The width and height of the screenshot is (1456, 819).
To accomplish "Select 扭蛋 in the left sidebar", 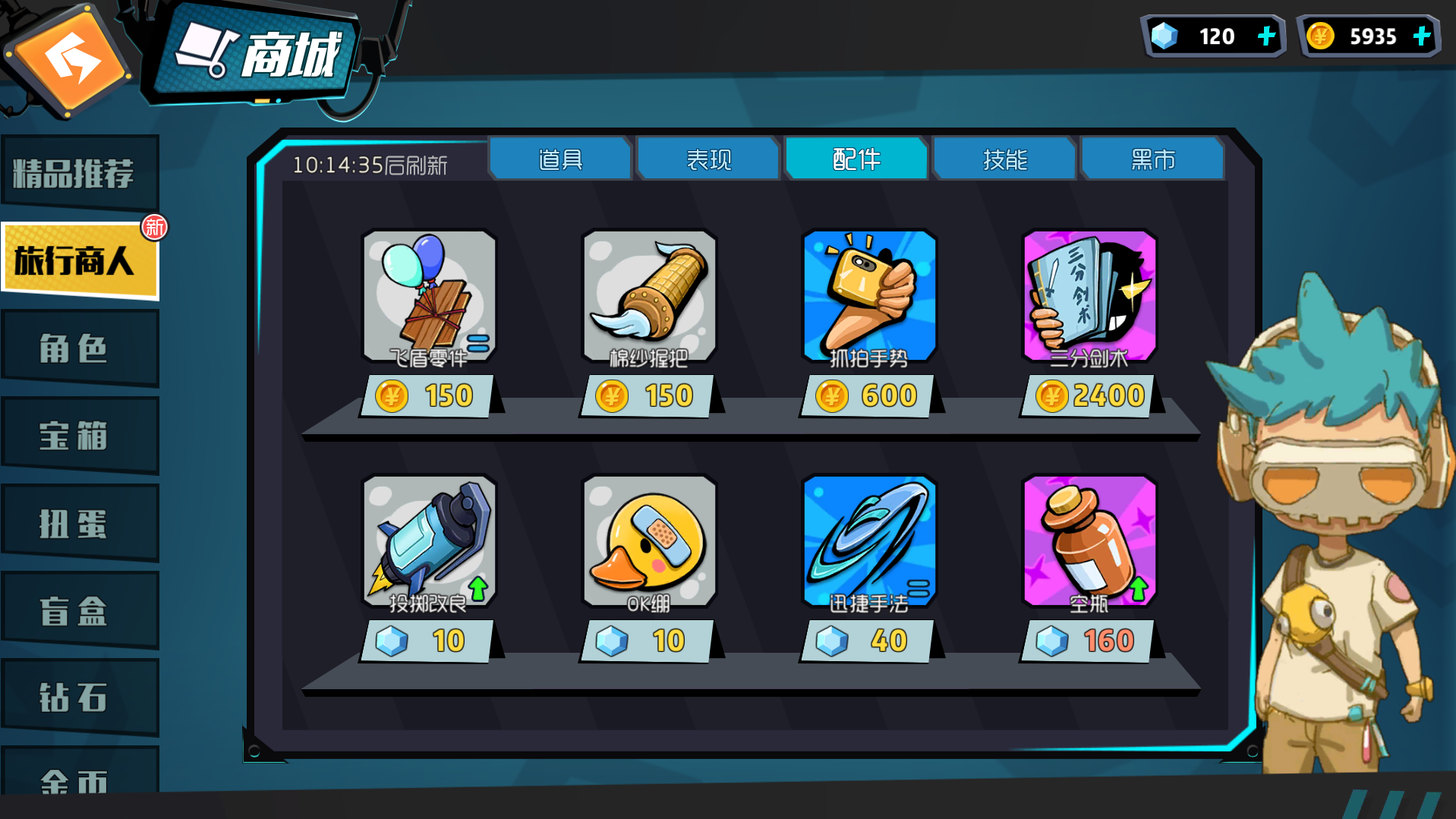I will click(80, 521).
